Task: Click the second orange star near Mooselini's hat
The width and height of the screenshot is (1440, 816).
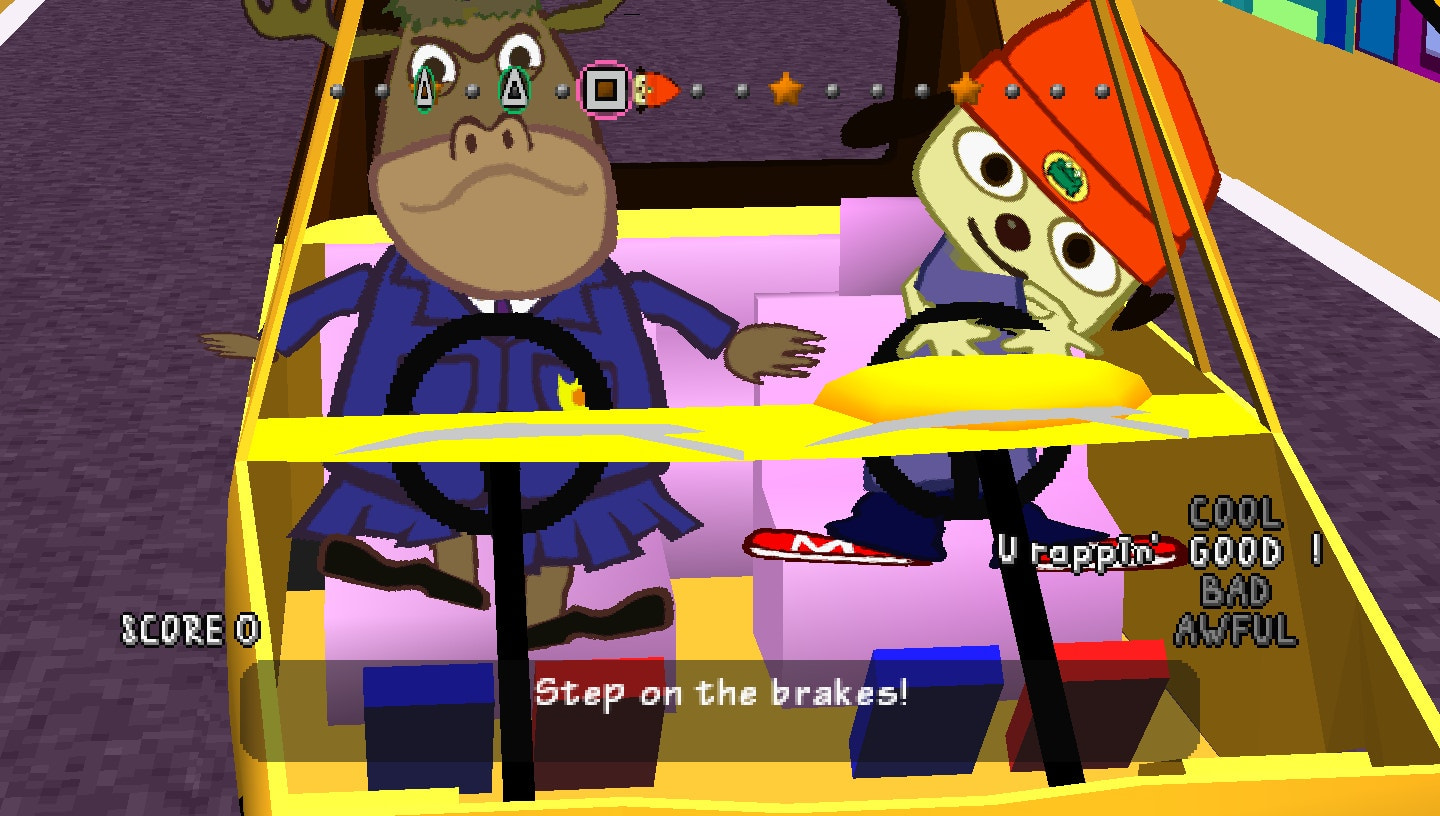Action: click(963, 90)
